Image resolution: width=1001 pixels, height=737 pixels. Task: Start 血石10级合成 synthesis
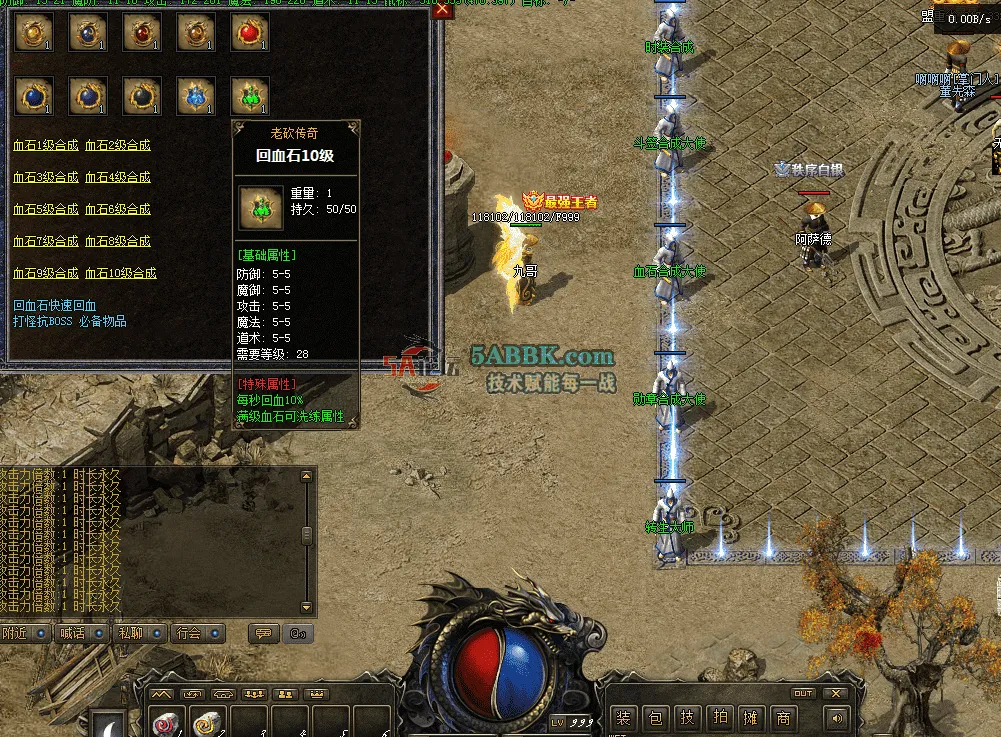tap(121, 273)
